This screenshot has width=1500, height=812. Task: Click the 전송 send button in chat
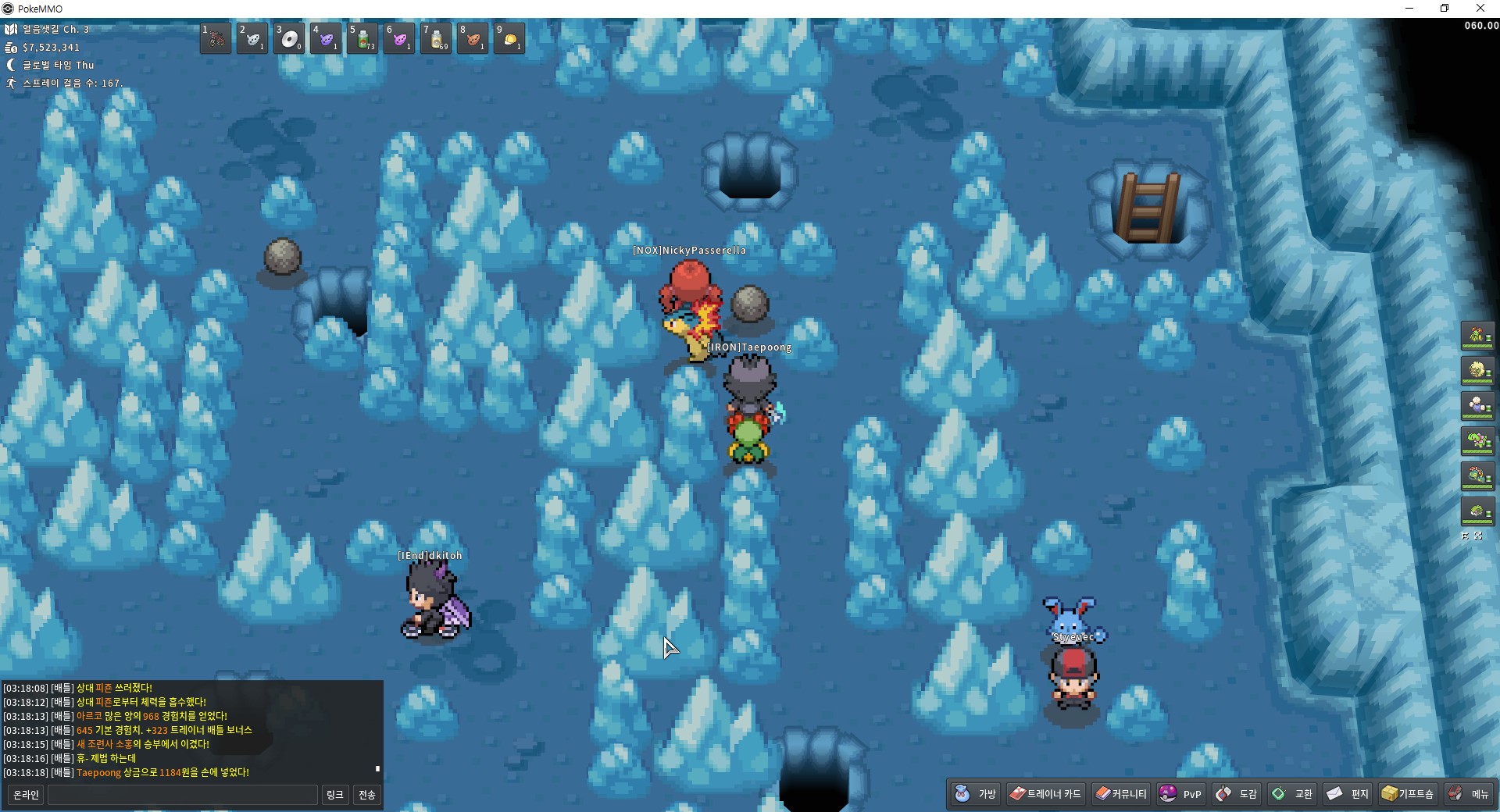click(367, 795)
